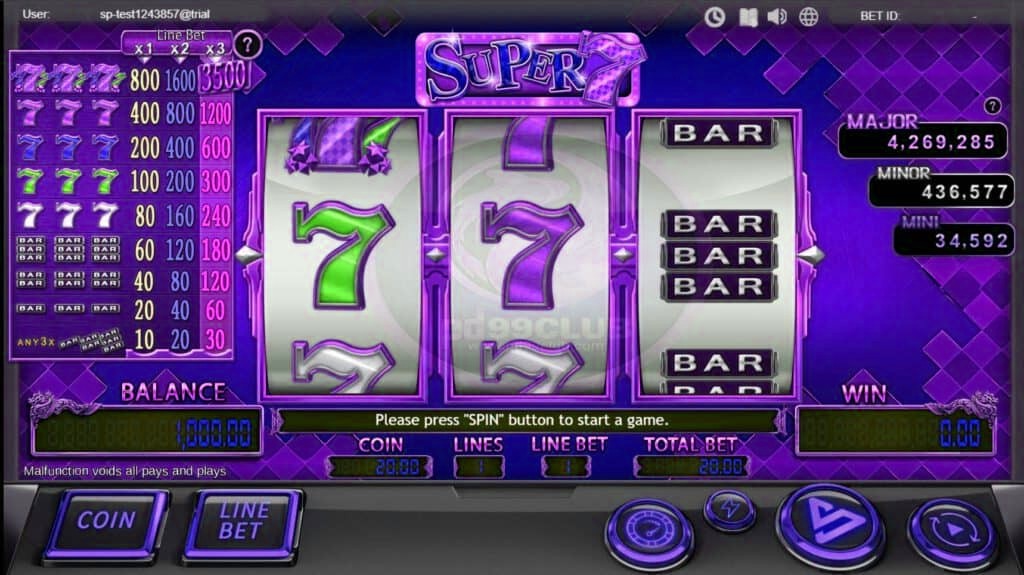
Task: Open the game rules book icon
Action: click(746, 16)
